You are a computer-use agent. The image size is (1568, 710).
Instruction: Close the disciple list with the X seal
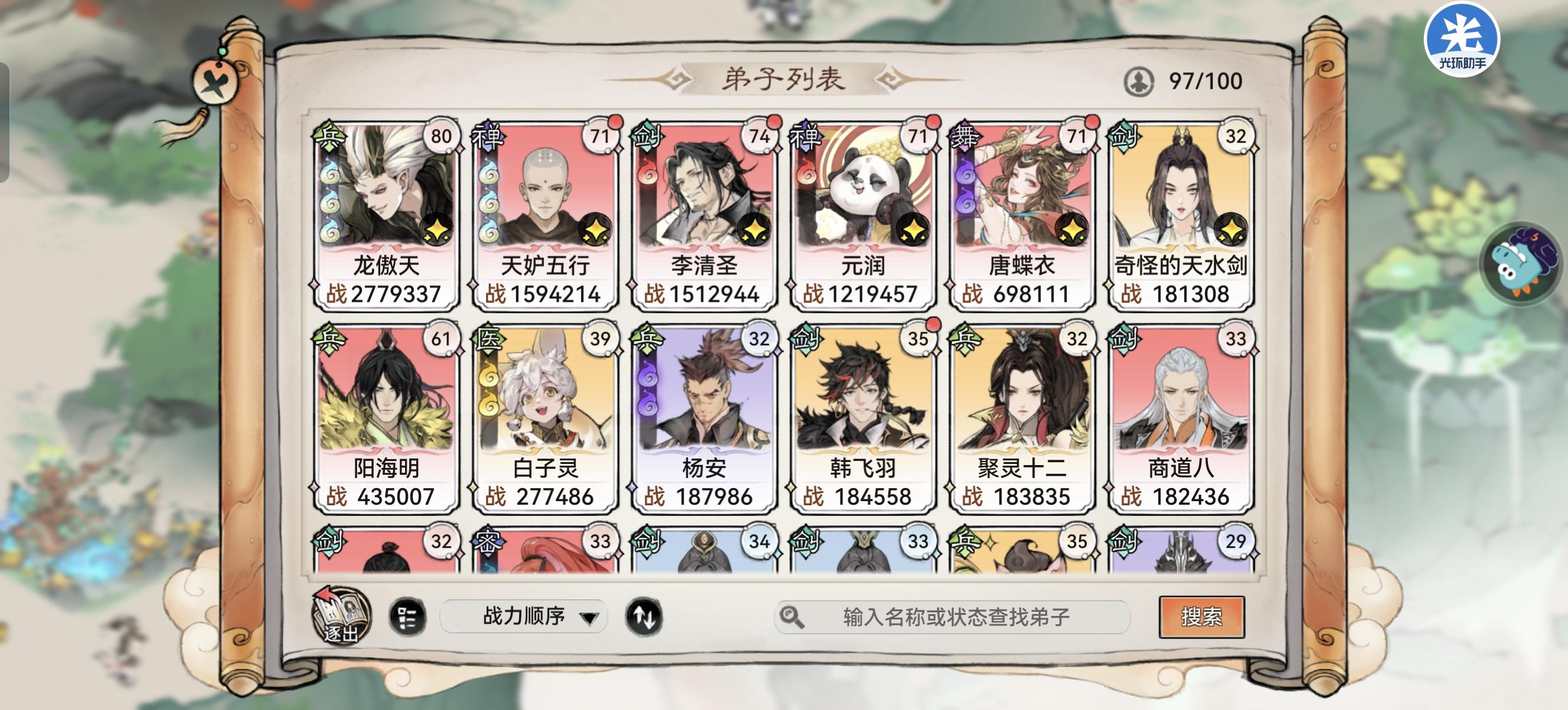point(216,80)
